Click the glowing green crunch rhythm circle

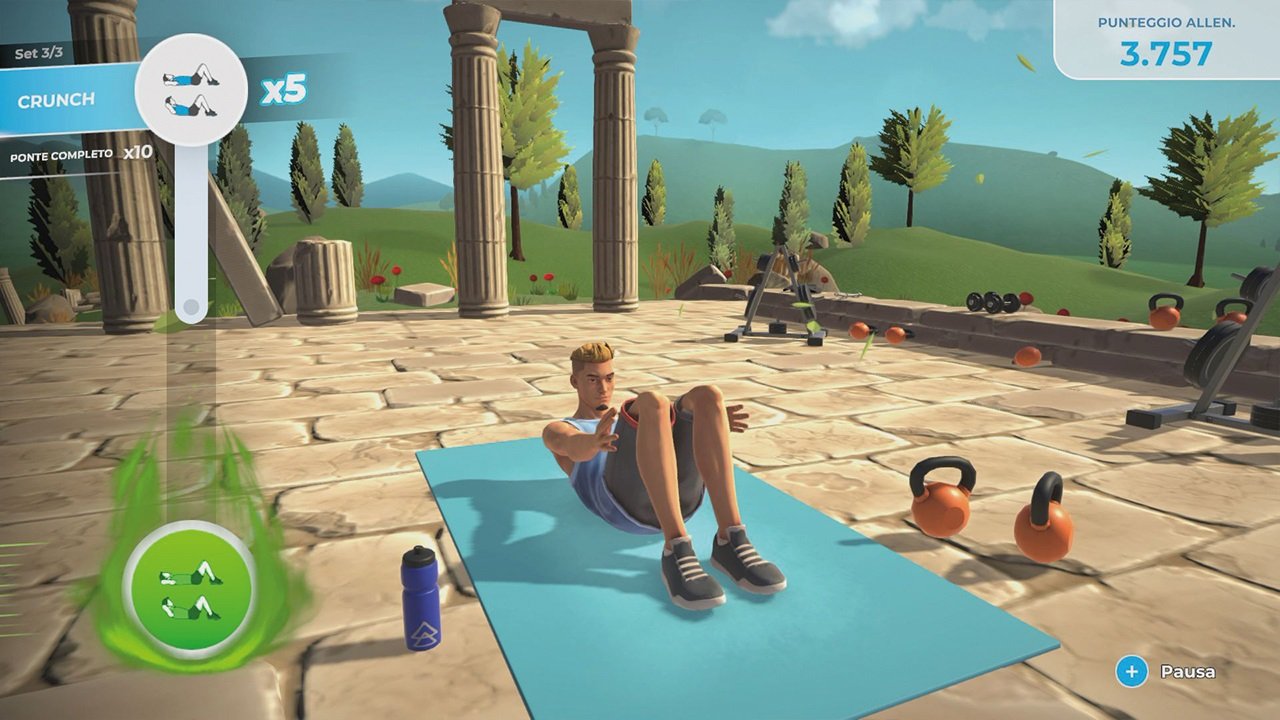[190, 591]
